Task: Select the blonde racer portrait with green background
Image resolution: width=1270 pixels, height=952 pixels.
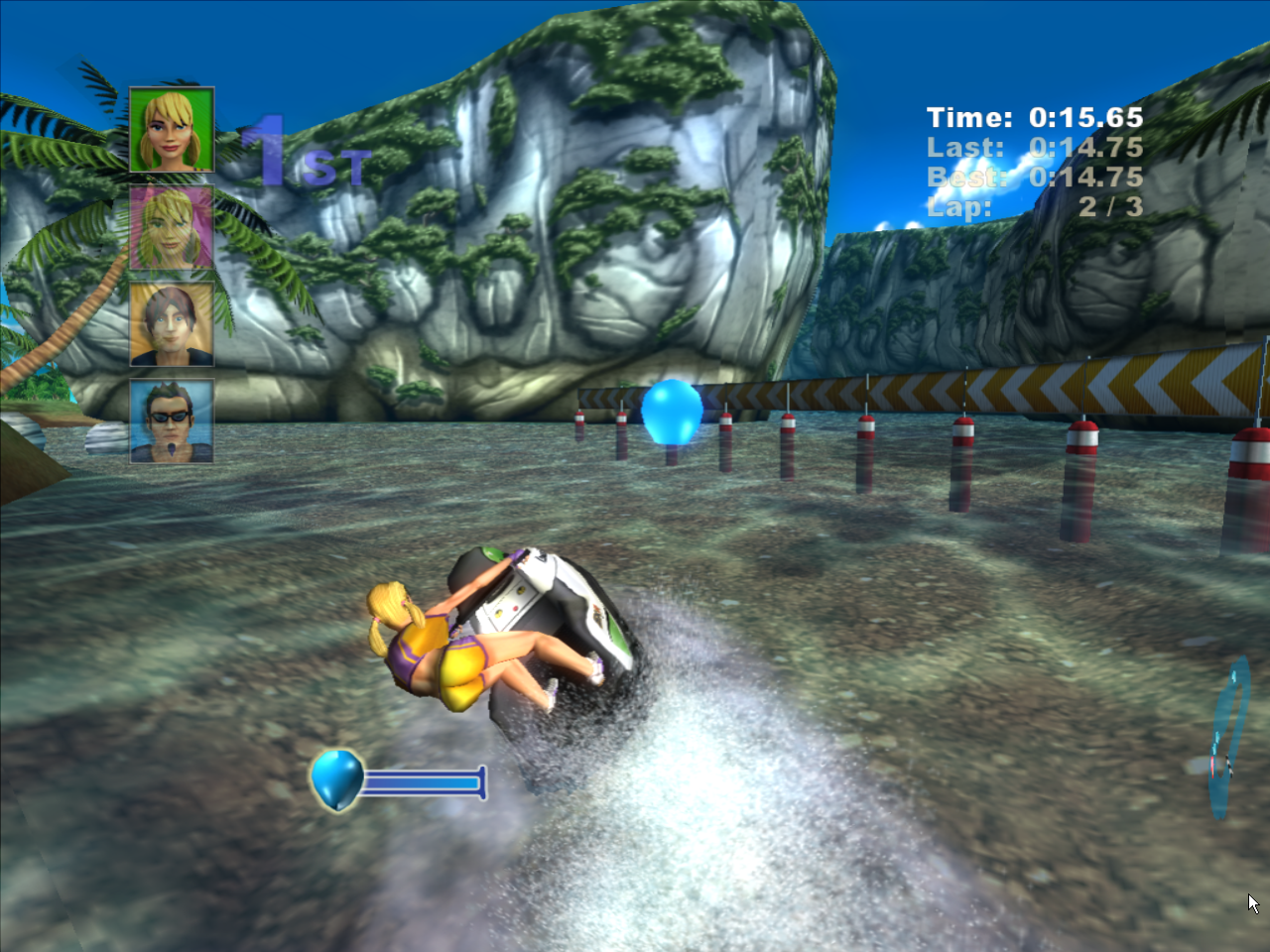Action: 172,130
